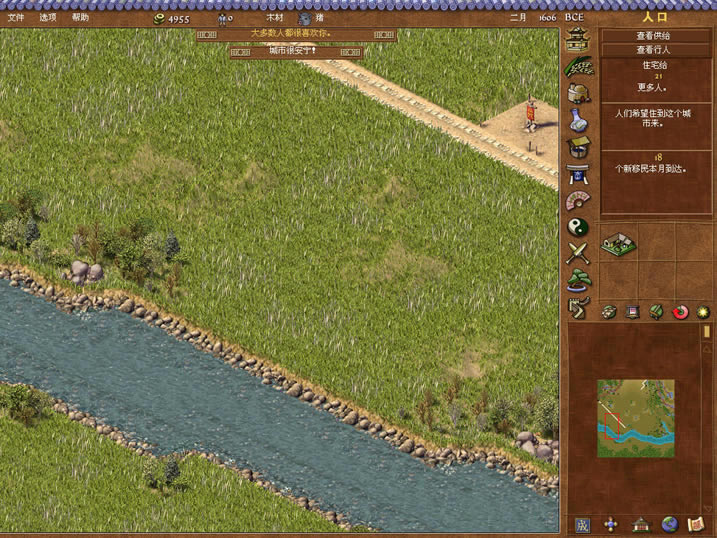
Task: Open the 选项 (Options) menu
Action: (48, 17)
